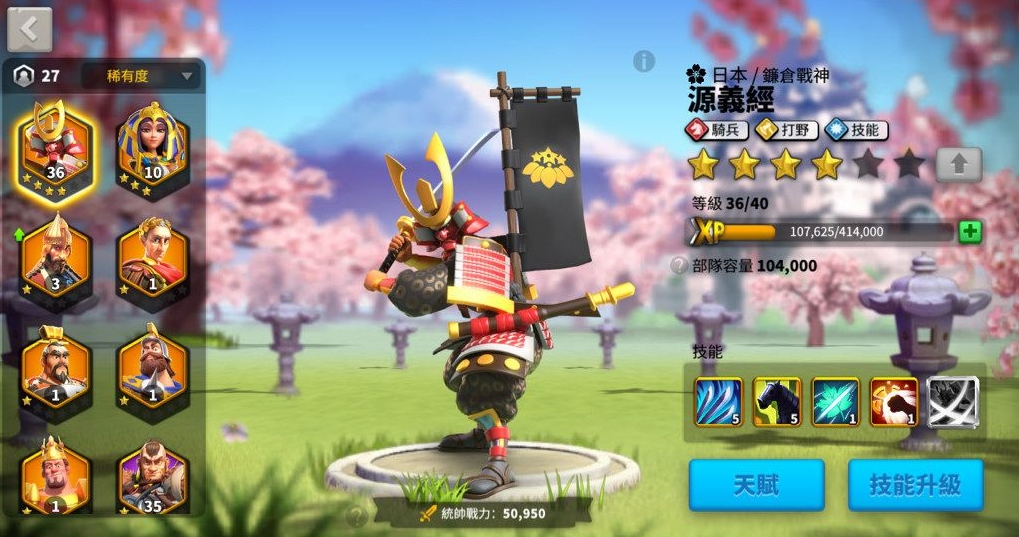The image size is (1019, 537).
Task: View the blue slash skill icon
Action: click(718, 402)
